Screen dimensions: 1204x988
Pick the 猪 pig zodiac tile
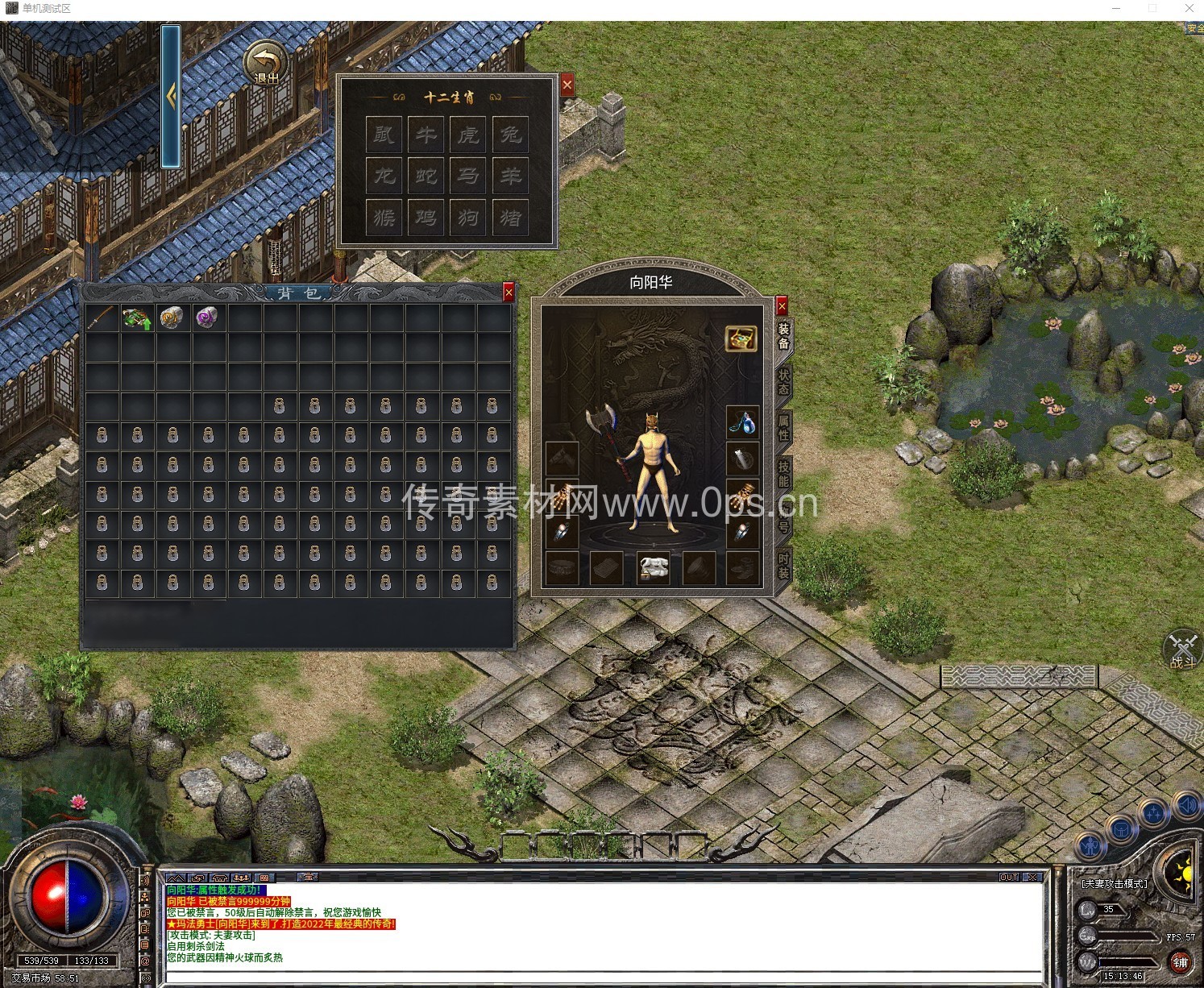pos(510,218)
